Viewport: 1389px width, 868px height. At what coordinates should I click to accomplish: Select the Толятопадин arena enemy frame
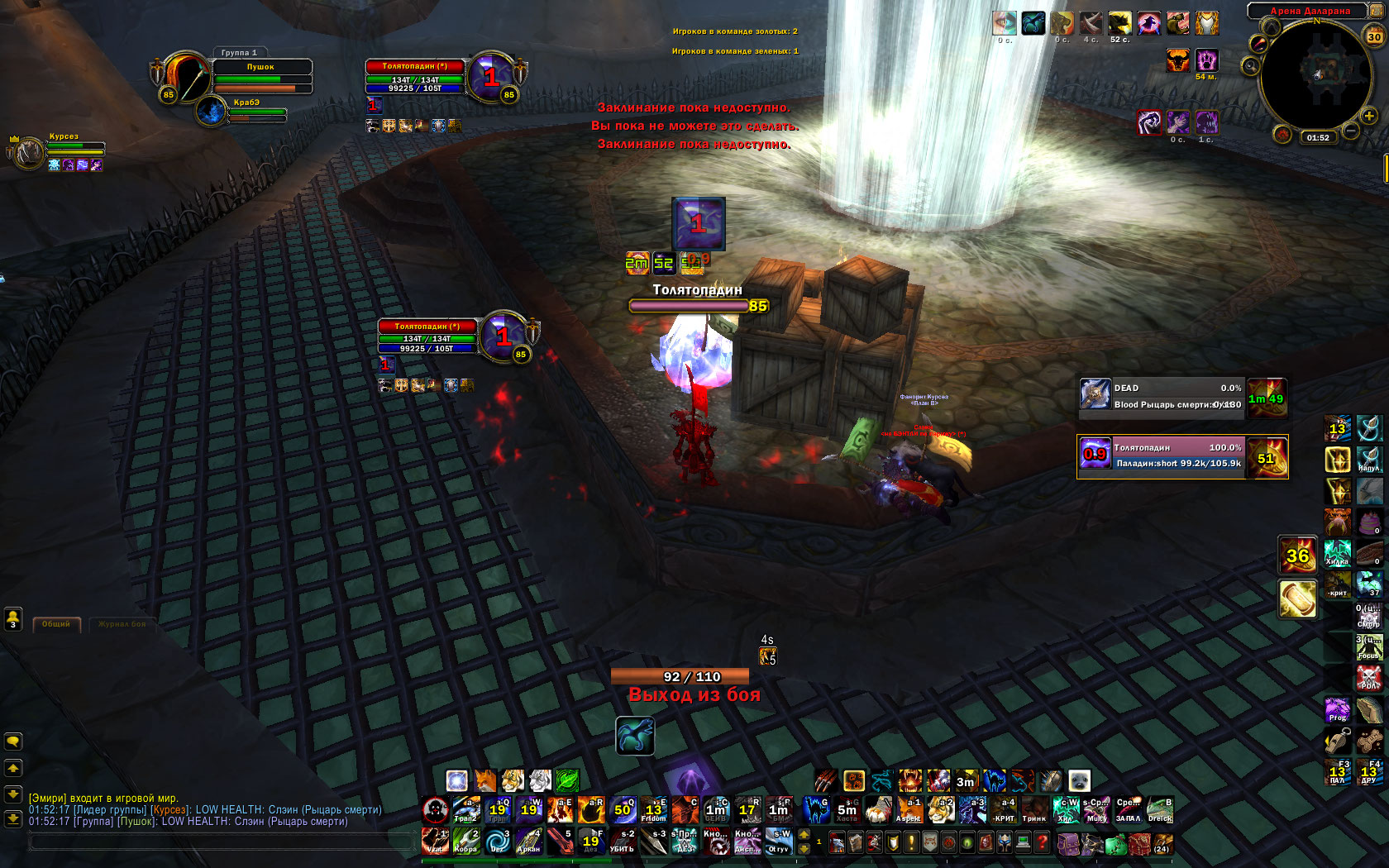1182,456
